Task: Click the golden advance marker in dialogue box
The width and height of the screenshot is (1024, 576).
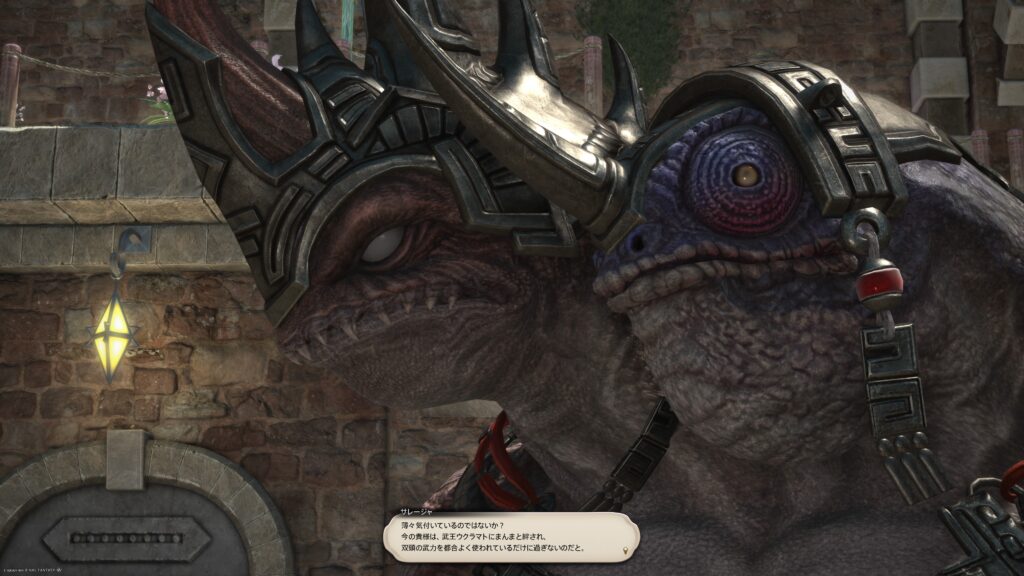Action: tap(626, 550)
